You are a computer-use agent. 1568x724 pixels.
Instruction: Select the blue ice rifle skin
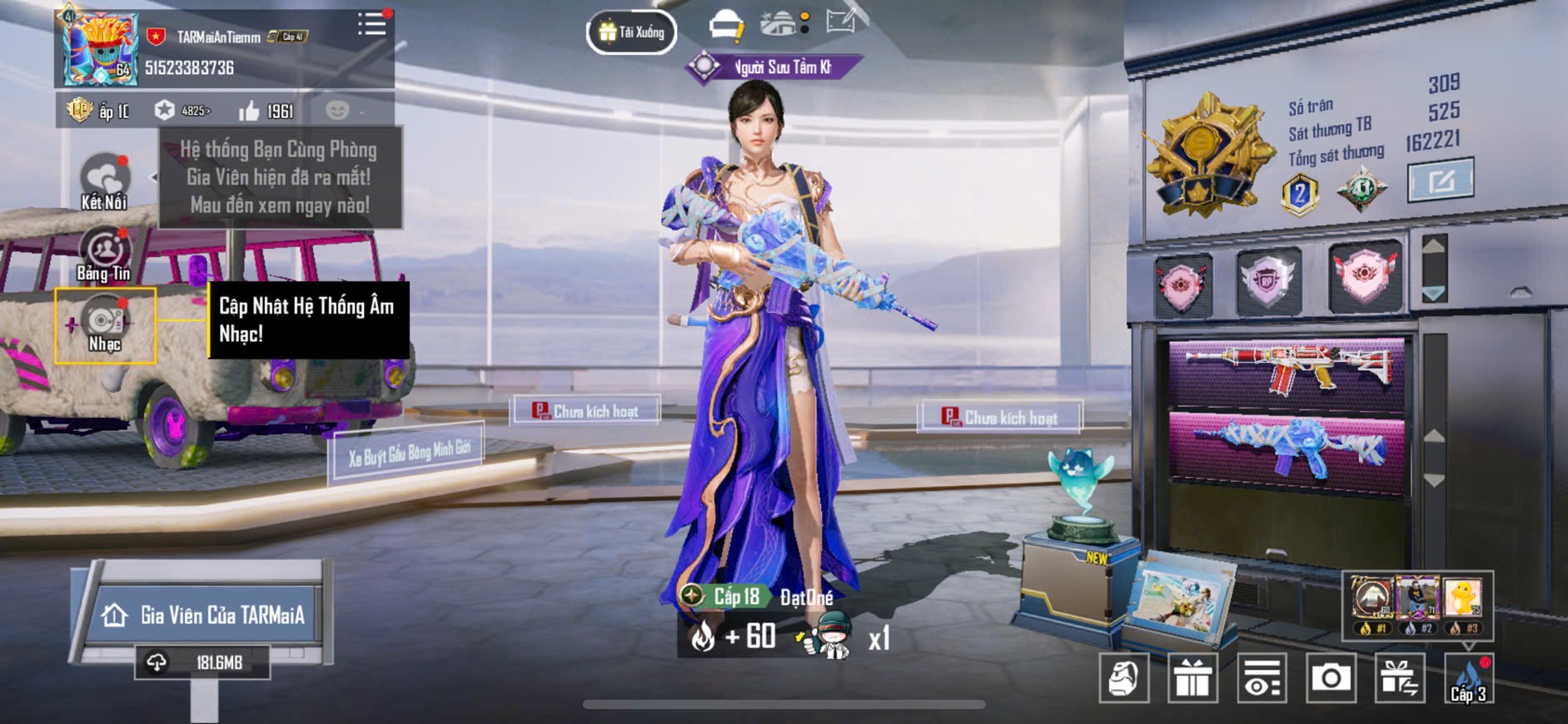(1286, 449)
